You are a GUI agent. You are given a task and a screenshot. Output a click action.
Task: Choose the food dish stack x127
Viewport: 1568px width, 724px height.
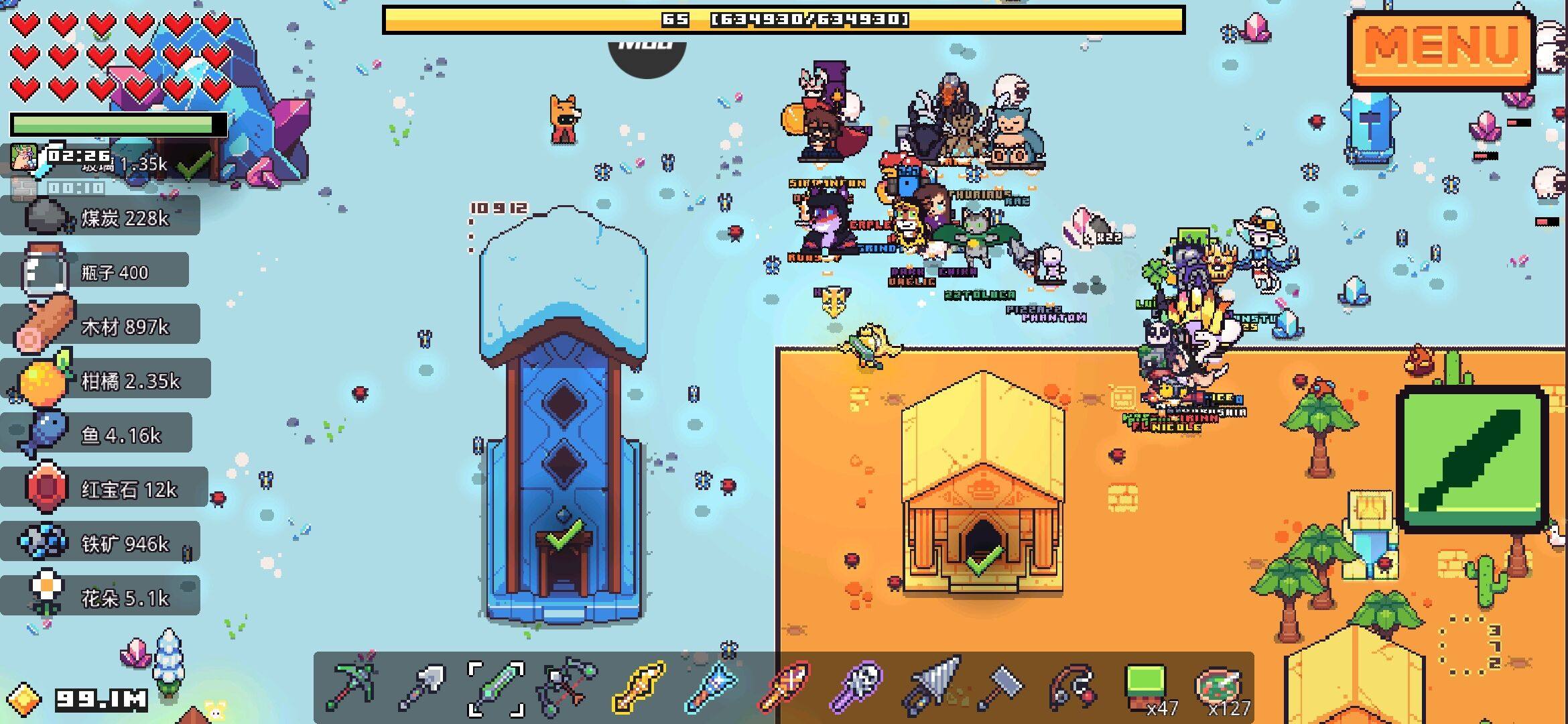click(x=1218, y=686)
